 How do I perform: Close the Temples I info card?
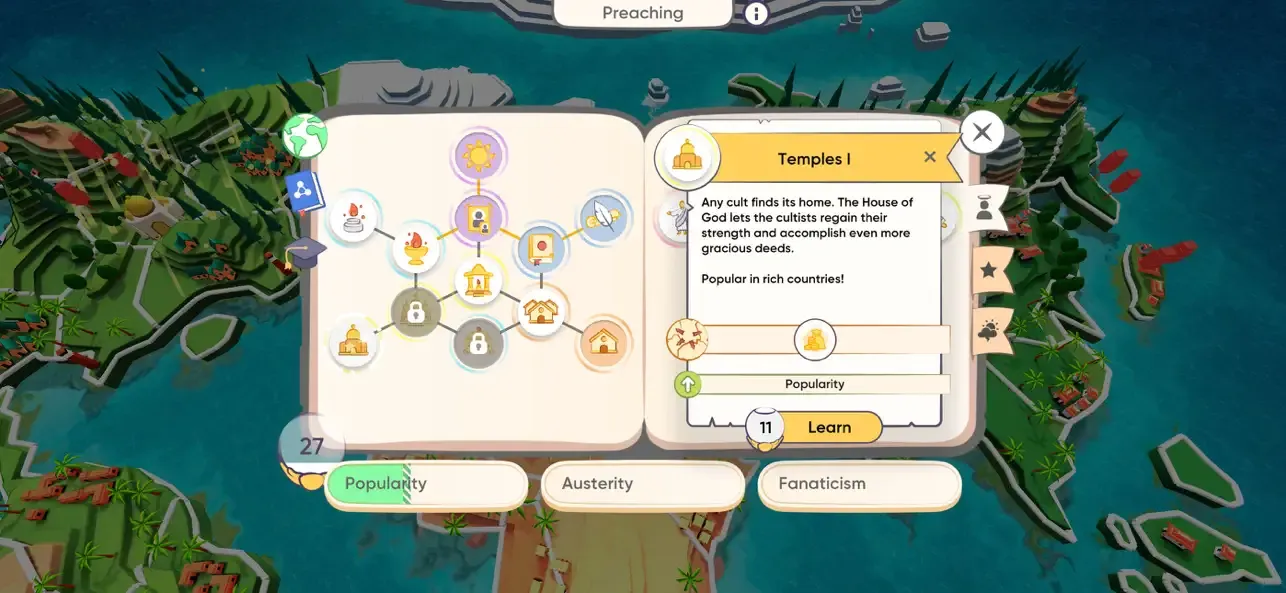click(930, 157)
